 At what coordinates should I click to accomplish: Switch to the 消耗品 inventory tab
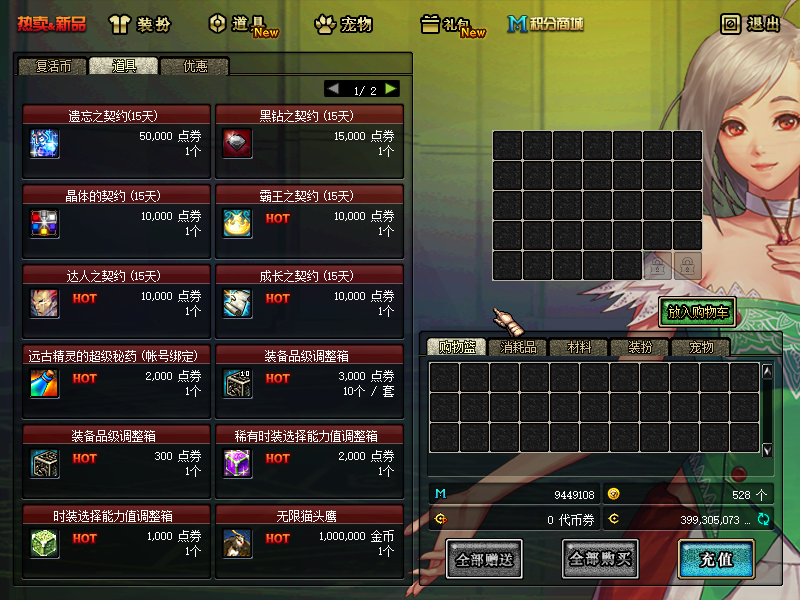click(517, 347)
